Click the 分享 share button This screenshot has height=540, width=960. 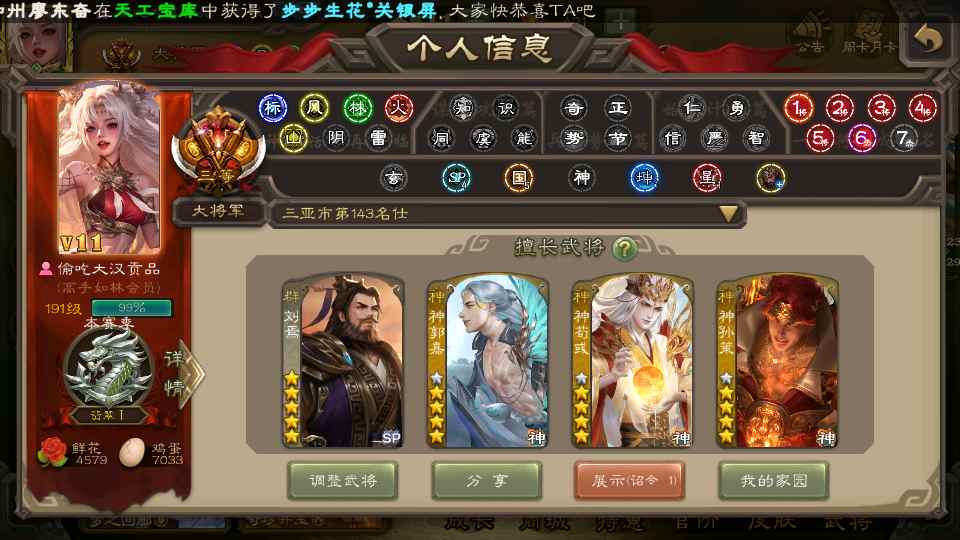pos(486,481)
